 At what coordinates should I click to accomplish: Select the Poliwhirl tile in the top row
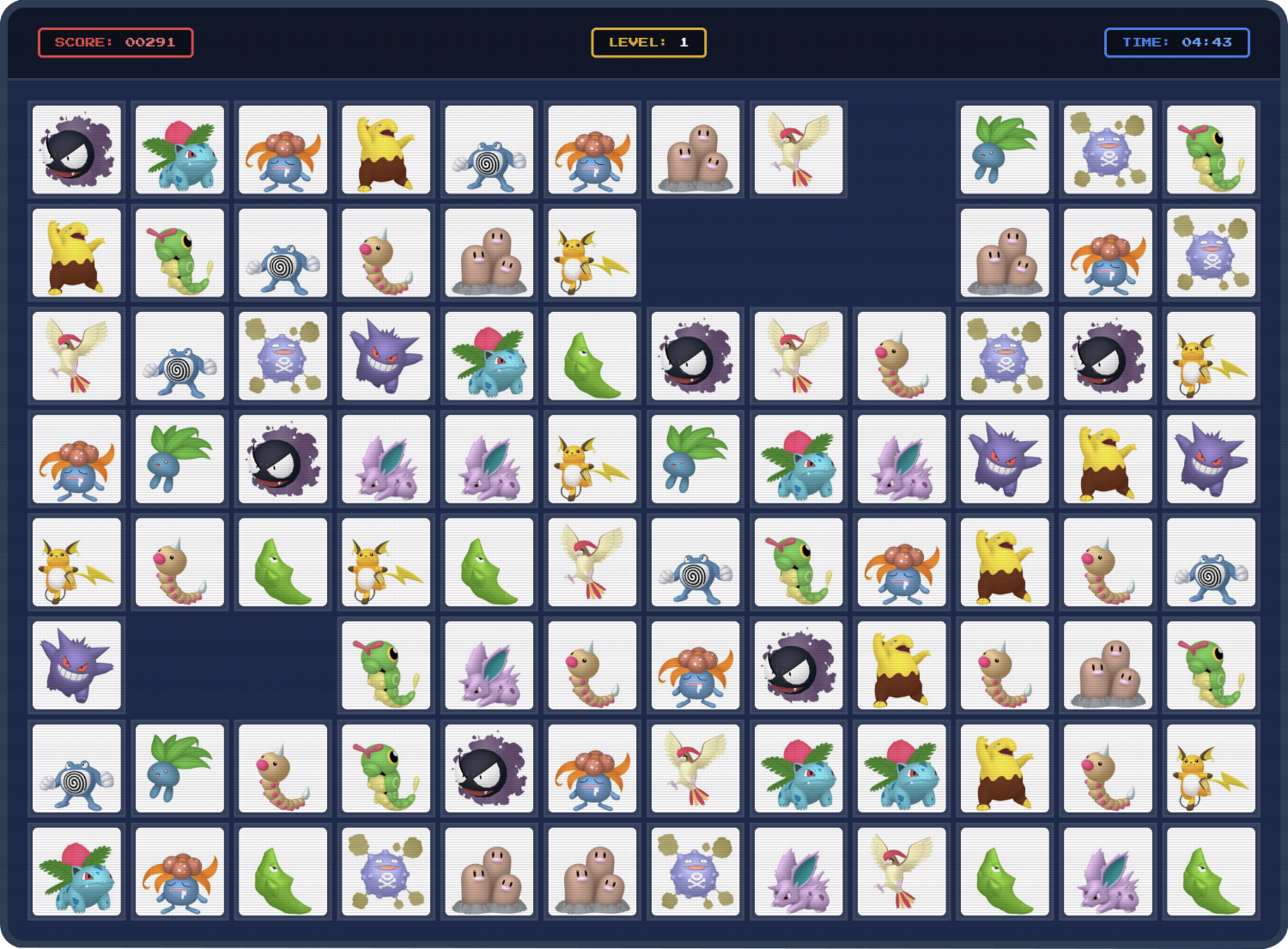click(489, 150)
